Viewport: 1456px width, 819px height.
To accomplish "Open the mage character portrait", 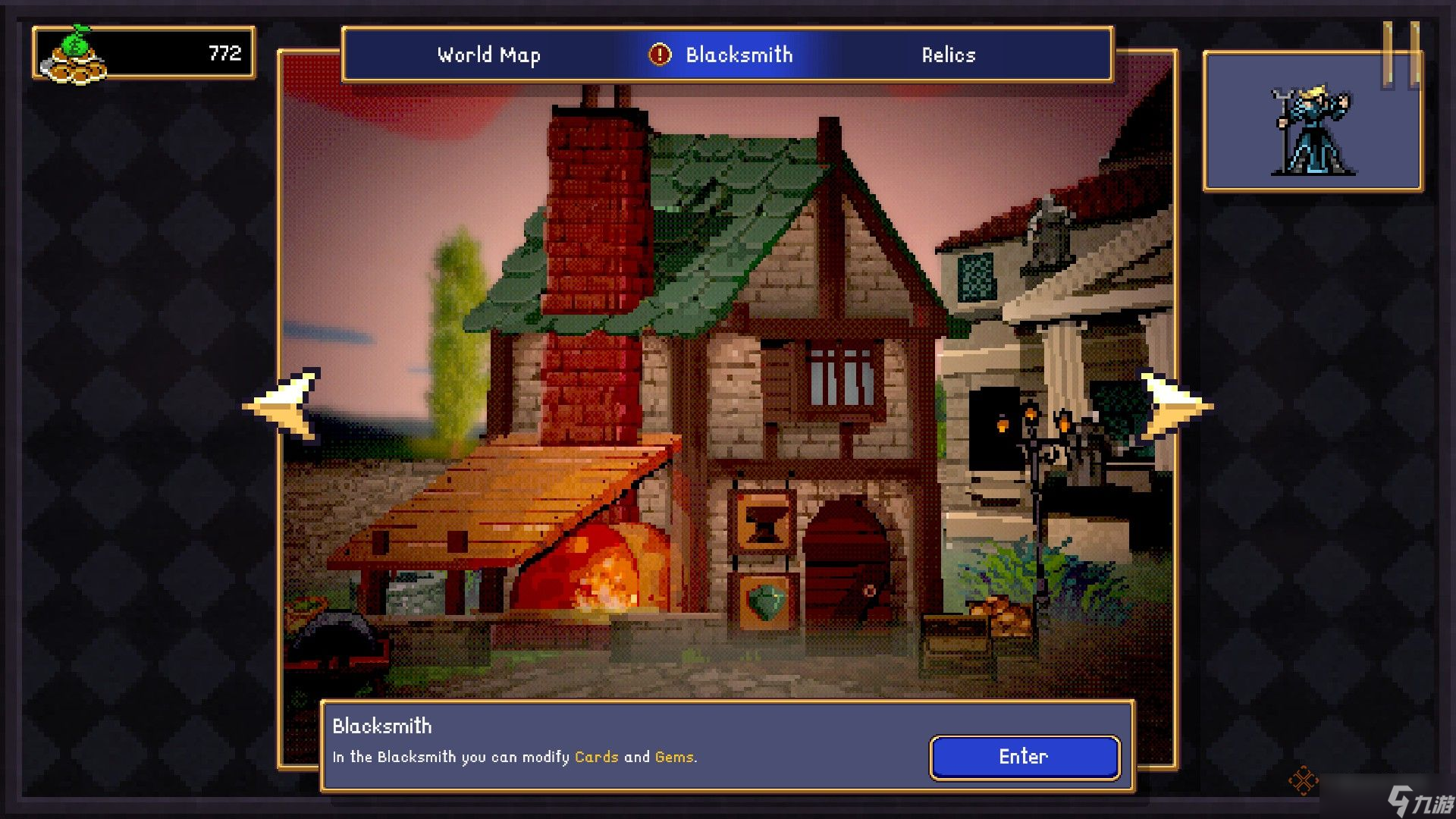I will pyautogui.click(x=1312, y=130).
